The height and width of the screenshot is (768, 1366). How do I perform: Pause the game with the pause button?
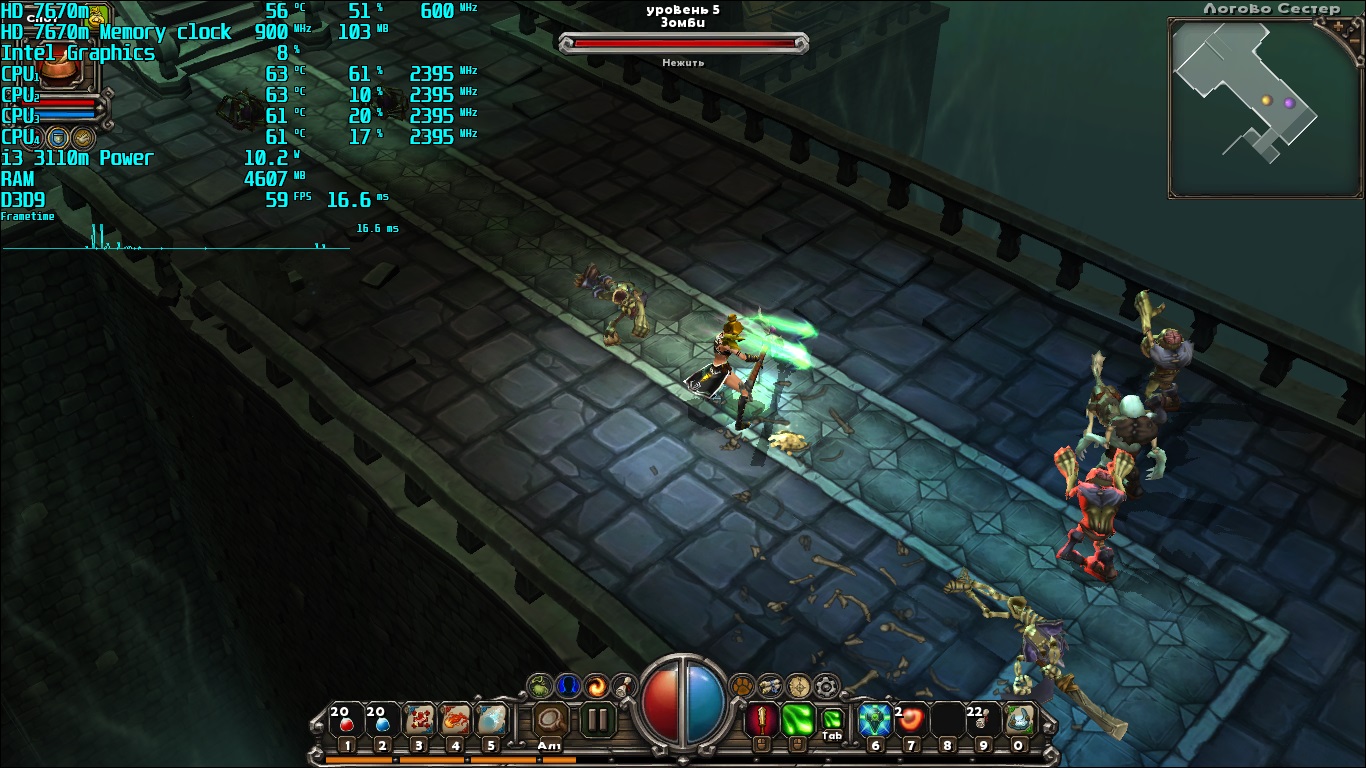[597, 719]
